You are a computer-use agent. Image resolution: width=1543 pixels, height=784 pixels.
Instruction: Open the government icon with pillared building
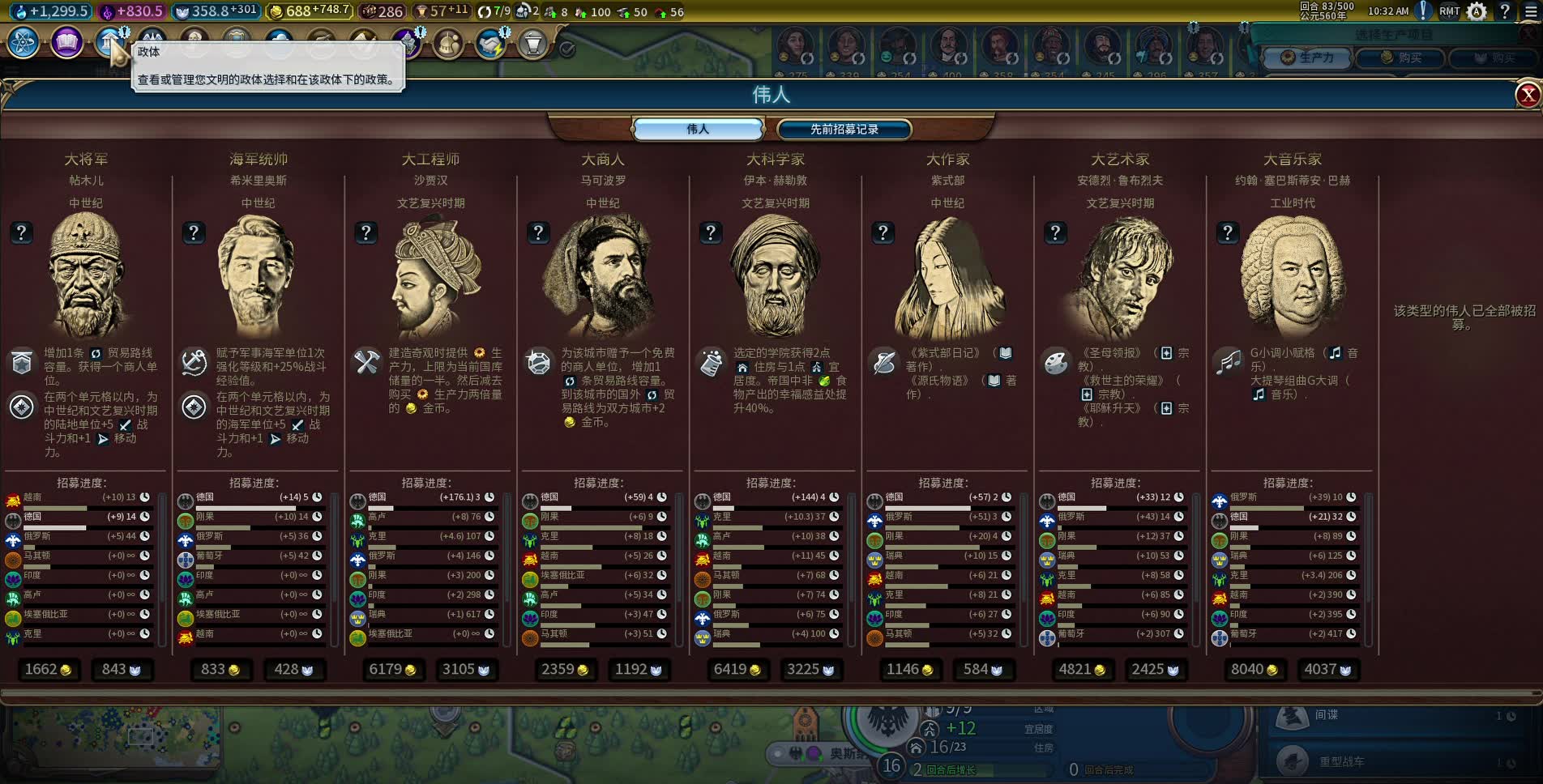click(x=109, y=42)
